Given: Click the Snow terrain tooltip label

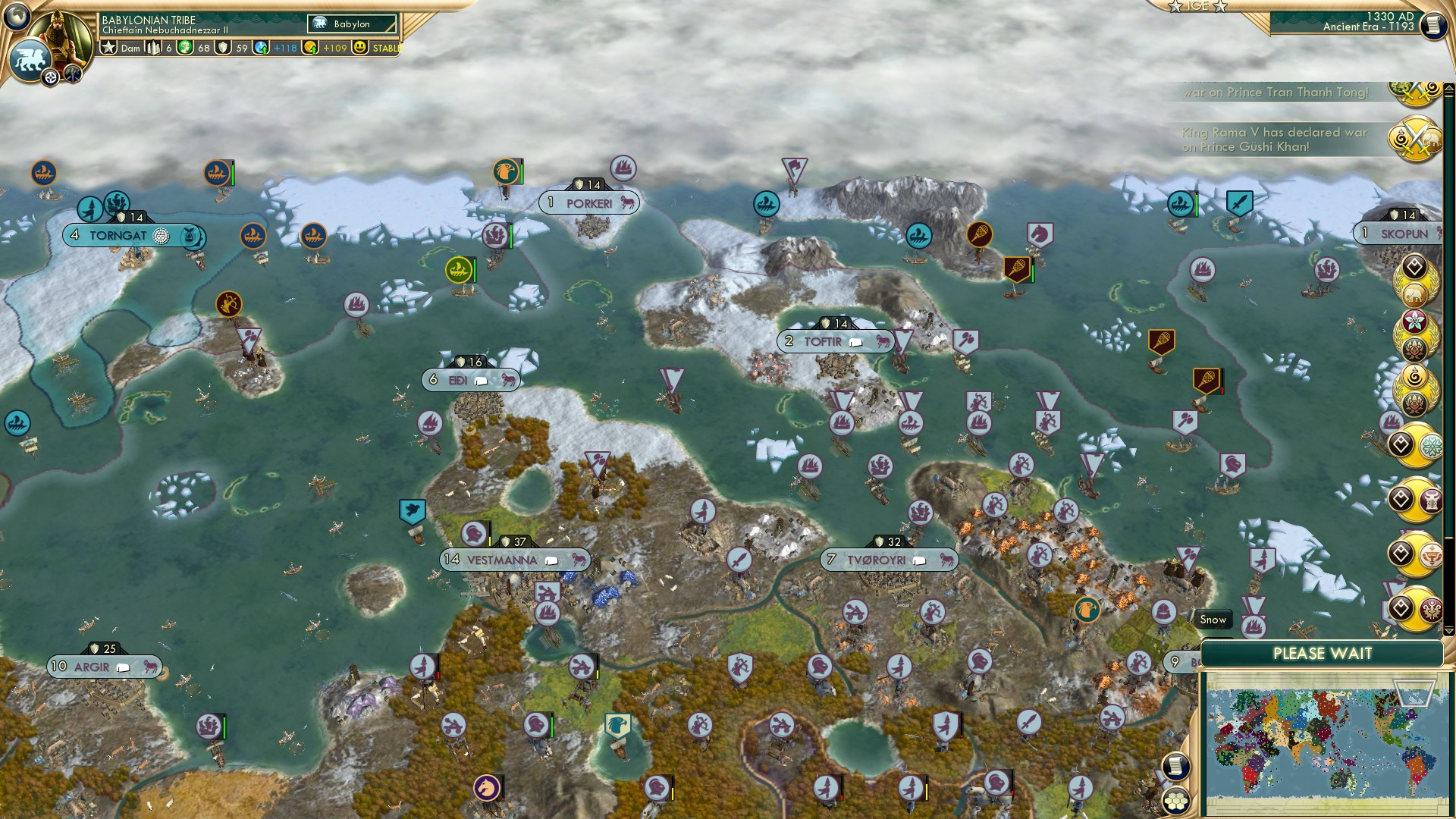Looking at the screenshot, I should click(1213, 620).
